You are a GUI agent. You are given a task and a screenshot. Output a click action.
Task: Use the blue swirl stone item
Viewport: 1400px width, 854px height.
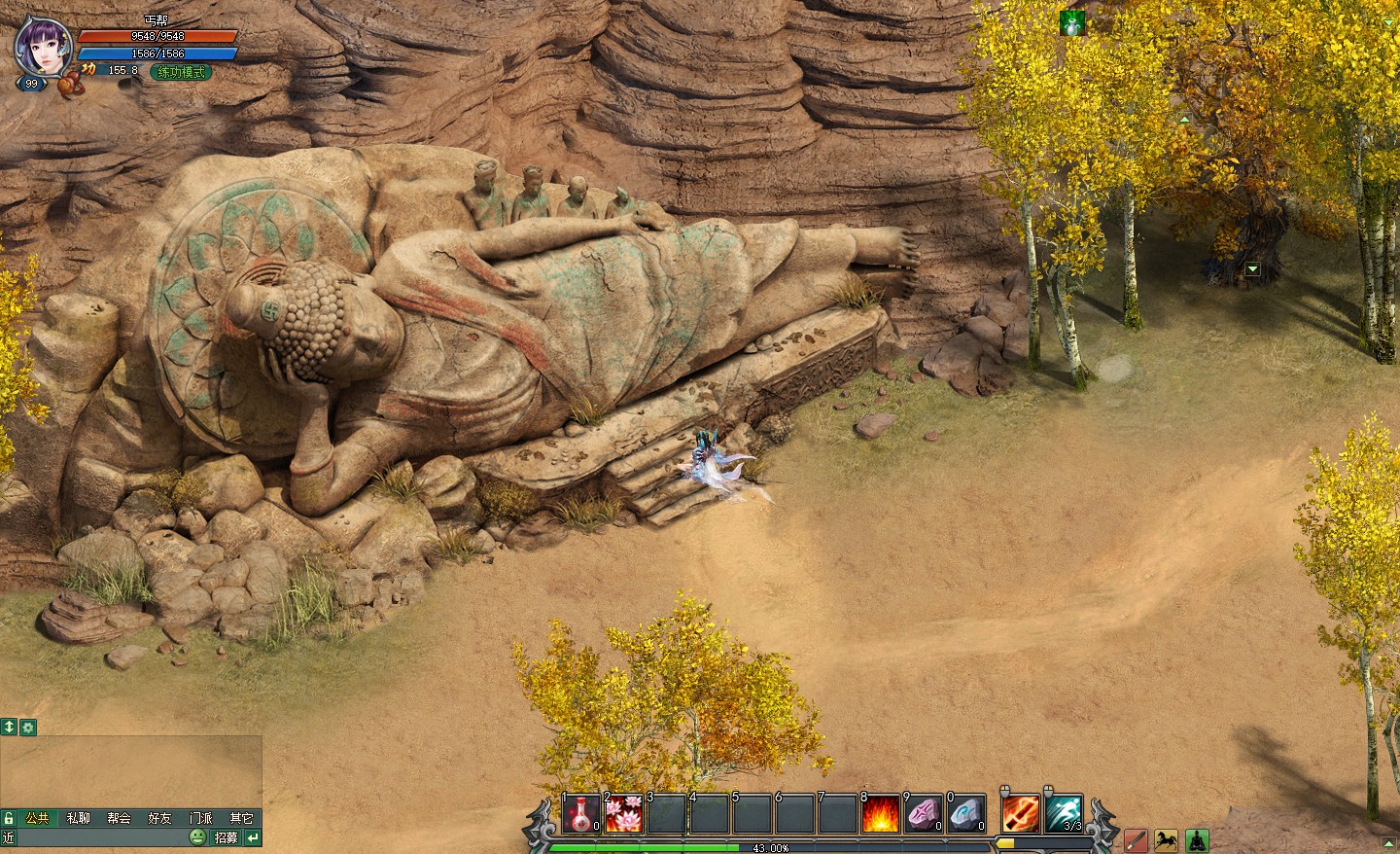(x=965, y=813)
